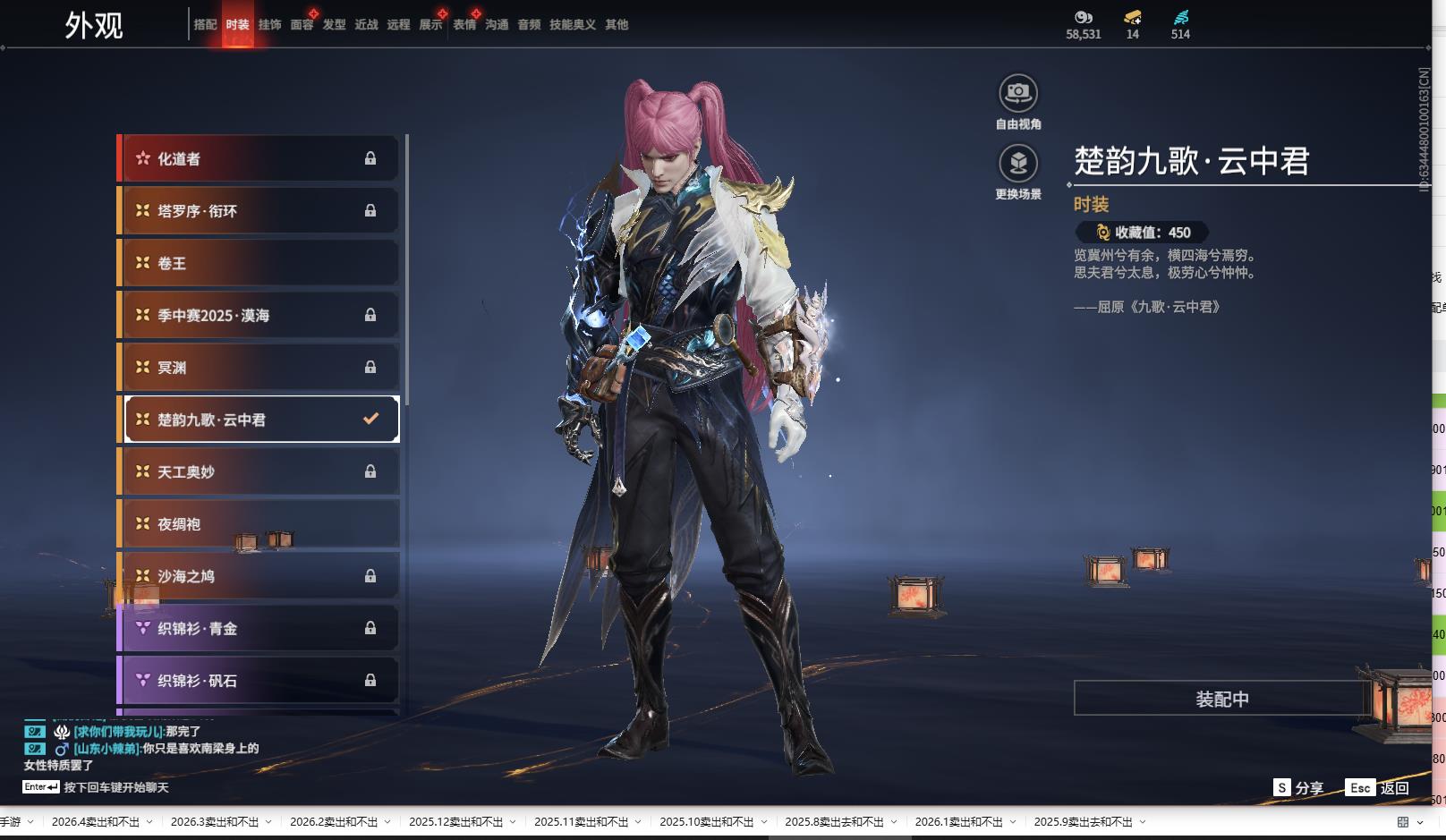Open the 2026.4卖出和不出 spreadsheet tab
The width and height of the screenshot is (1446, 840).
point(96,822)
